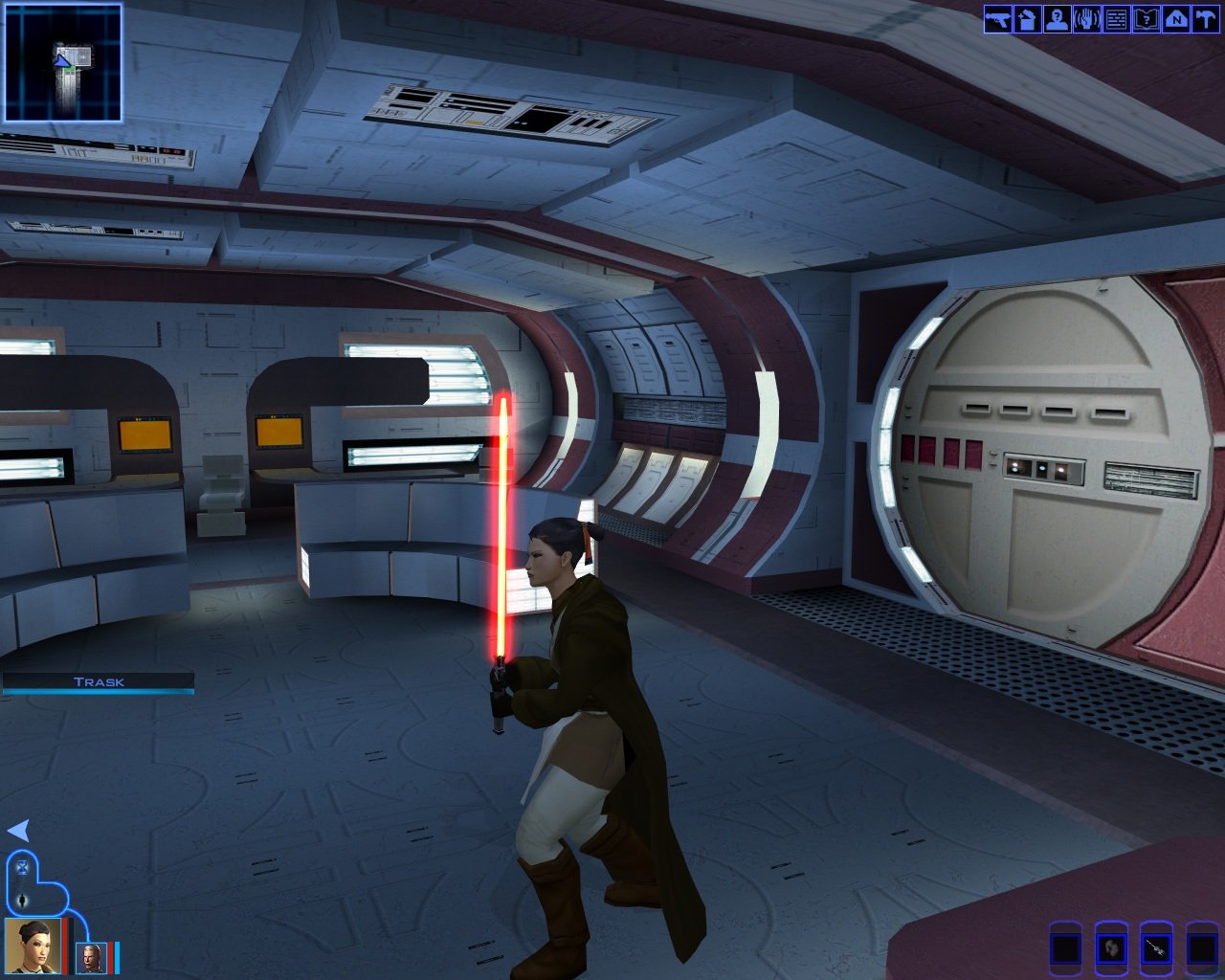
Task: Open the Equipment screen with the blaster icon
Action: [998, 19]
